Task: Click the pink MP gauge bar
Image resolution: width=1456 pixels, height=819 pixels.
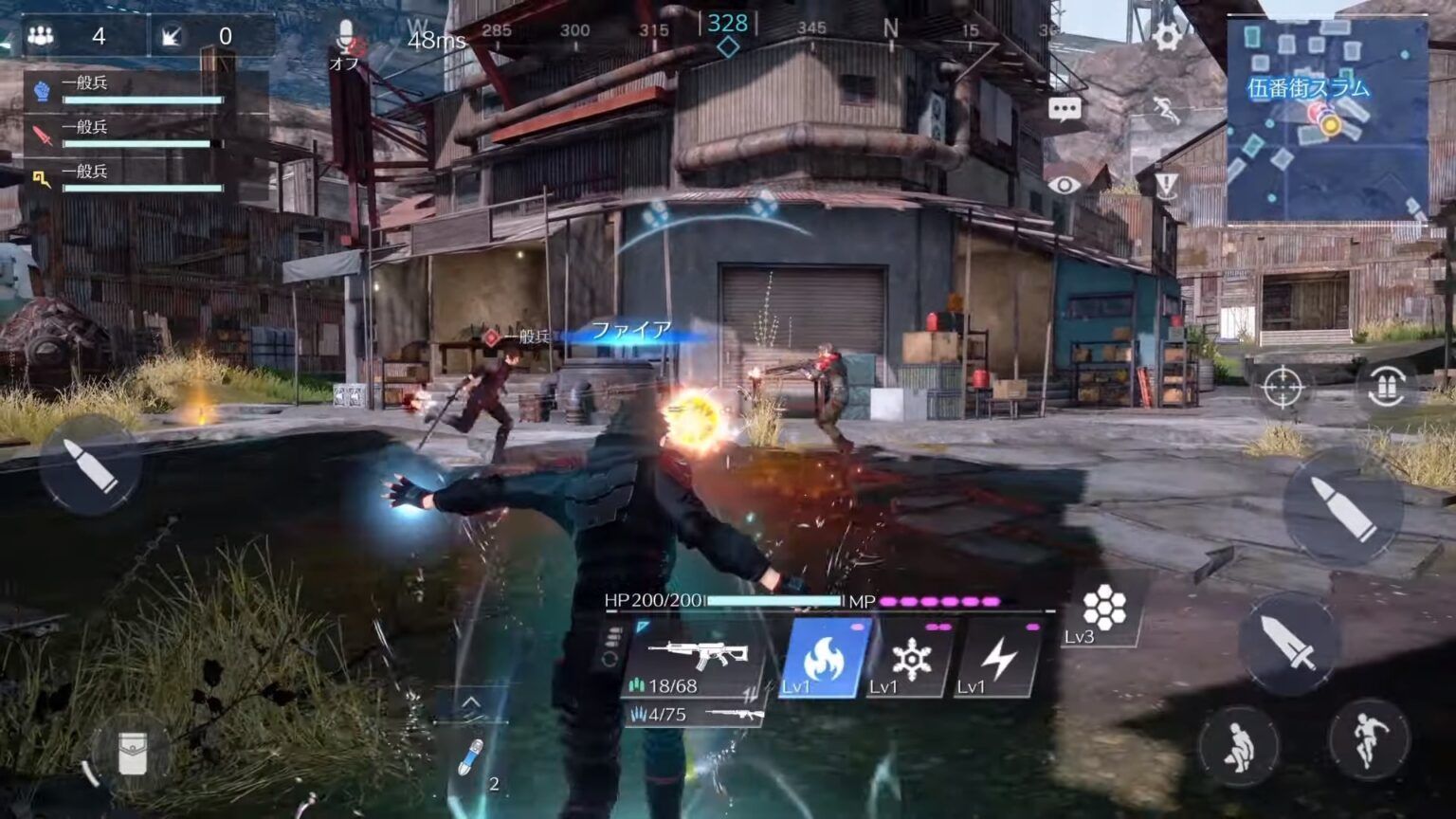Action: (938, 601)
